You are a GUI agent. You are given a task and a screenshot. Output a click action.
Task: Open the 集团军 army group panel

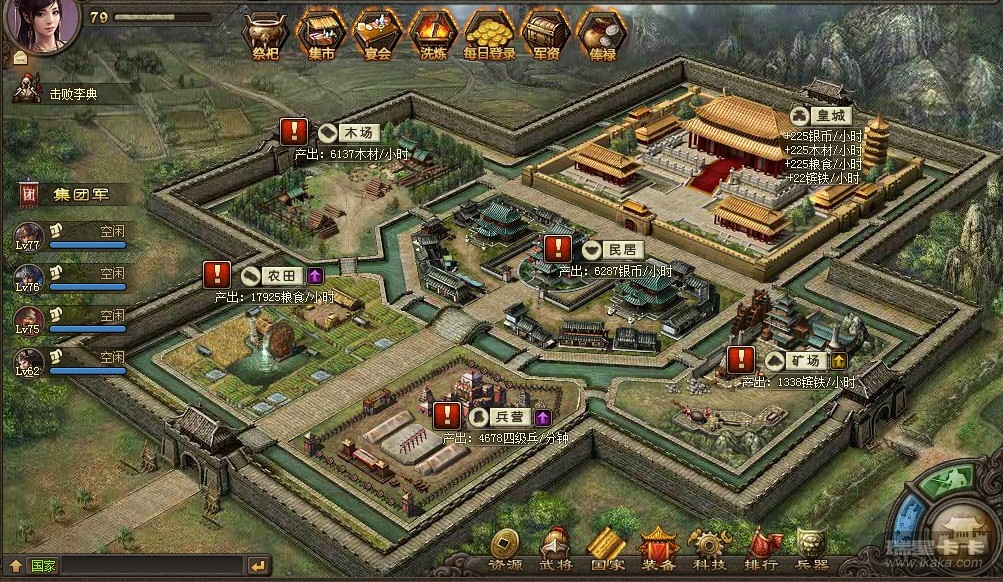pyautogui.click(x=72, y=193)
